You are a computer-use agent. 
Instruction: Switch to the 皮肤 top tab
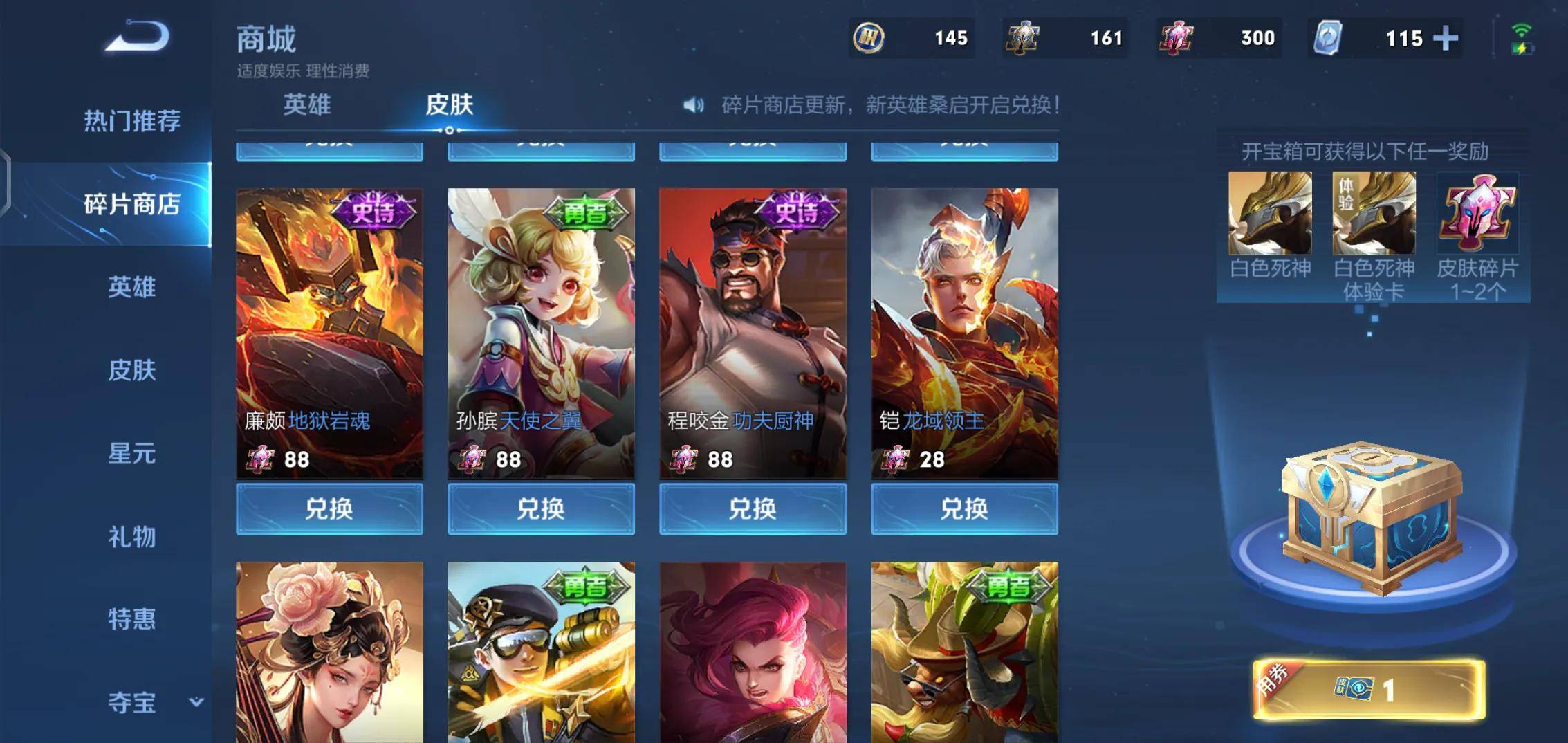(x=449, y=105)
